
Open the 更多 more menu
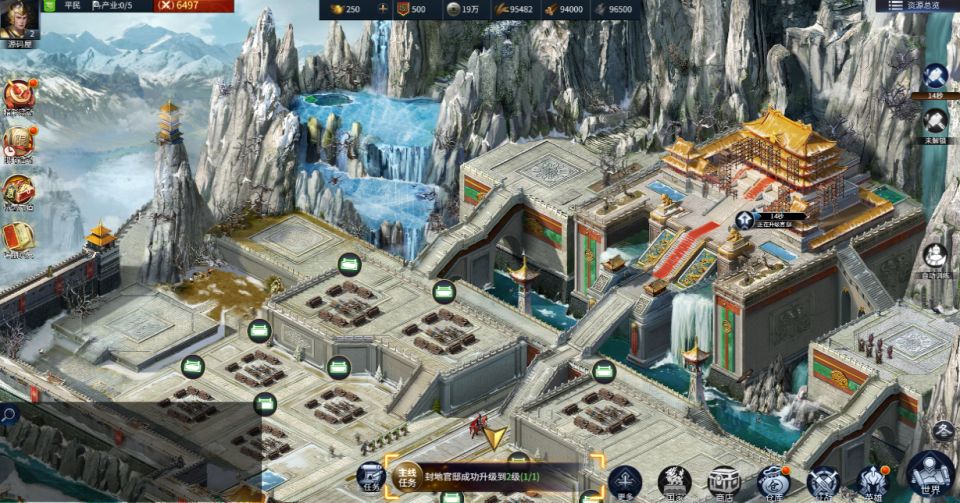pos(625,482)
